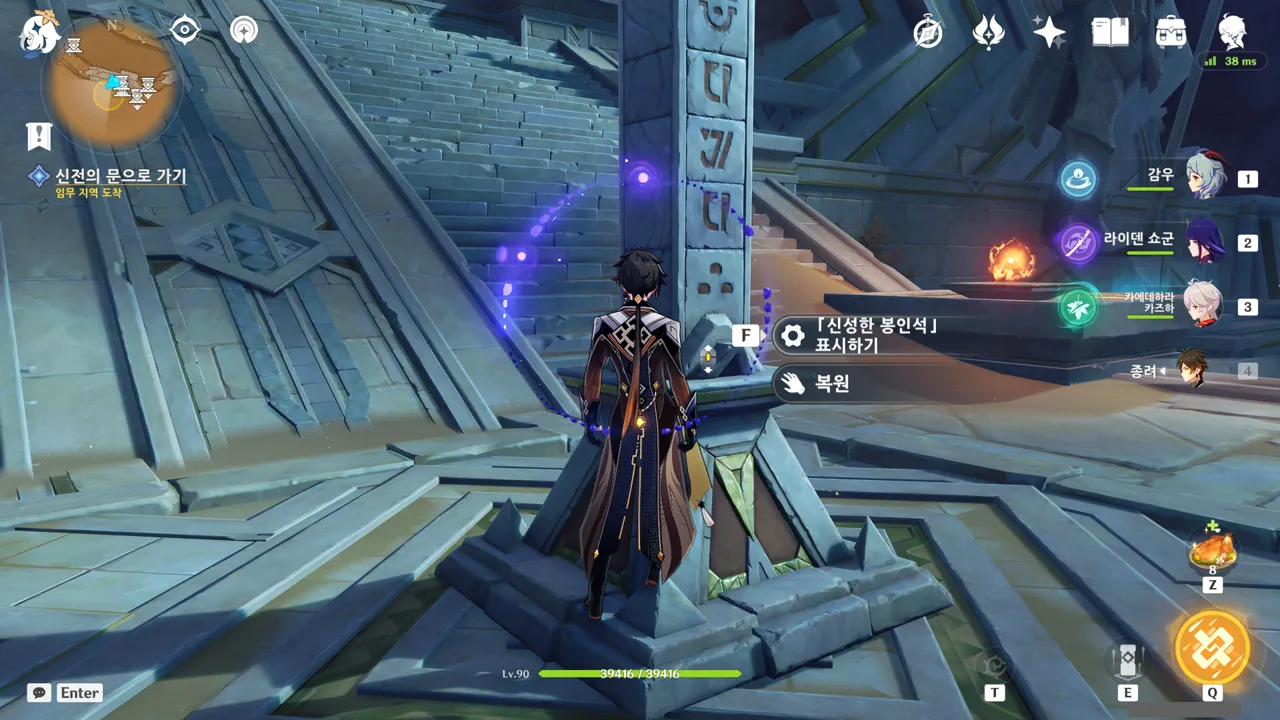Open the adventurer handbook book icon
Image resolution: width=1280 pixels, height=720 pixels.
click(x=1110, y=33)
